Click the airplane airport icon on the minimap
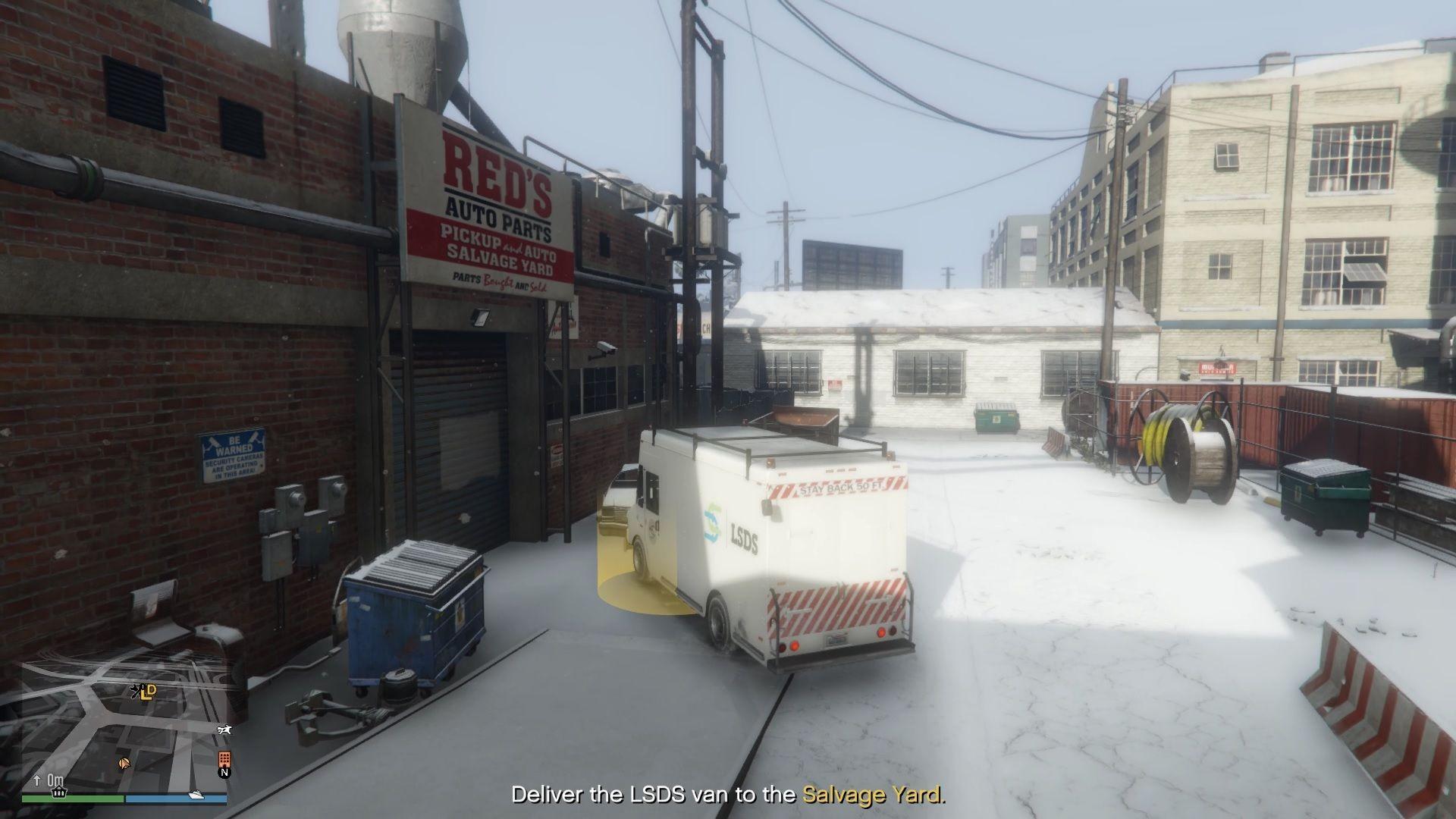This screenshot has height=819, width=1456. (224, 730)
